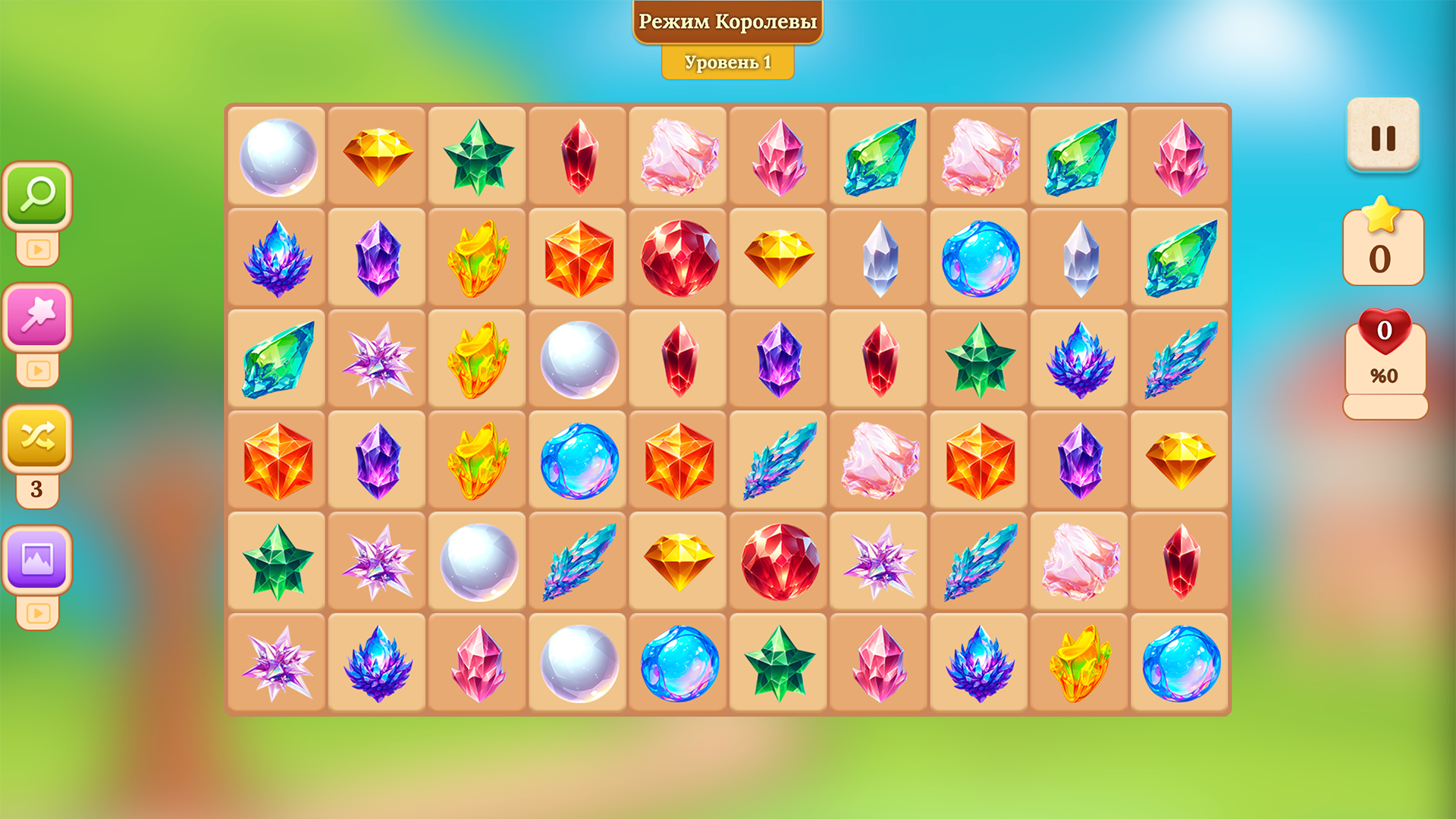This screenshot has height=819, width=1456.
Task: Open the Уровень 1 label
Action: click(x=728, y=62)
